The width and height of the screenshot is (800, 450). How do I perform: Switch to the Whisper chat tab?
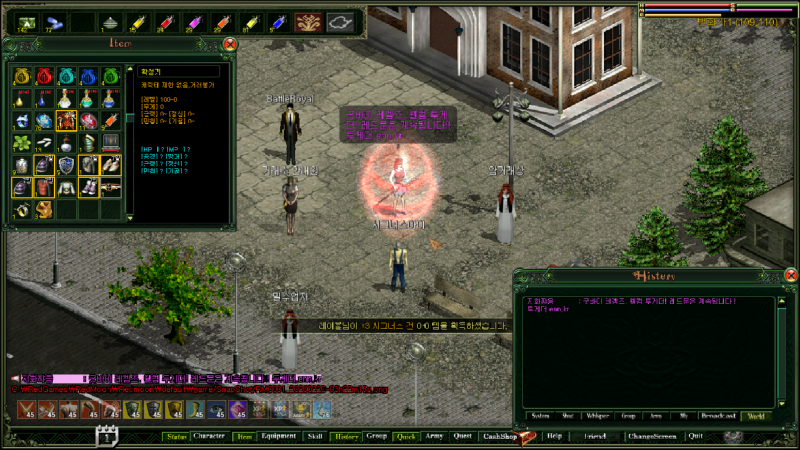[x=598, y=416]
